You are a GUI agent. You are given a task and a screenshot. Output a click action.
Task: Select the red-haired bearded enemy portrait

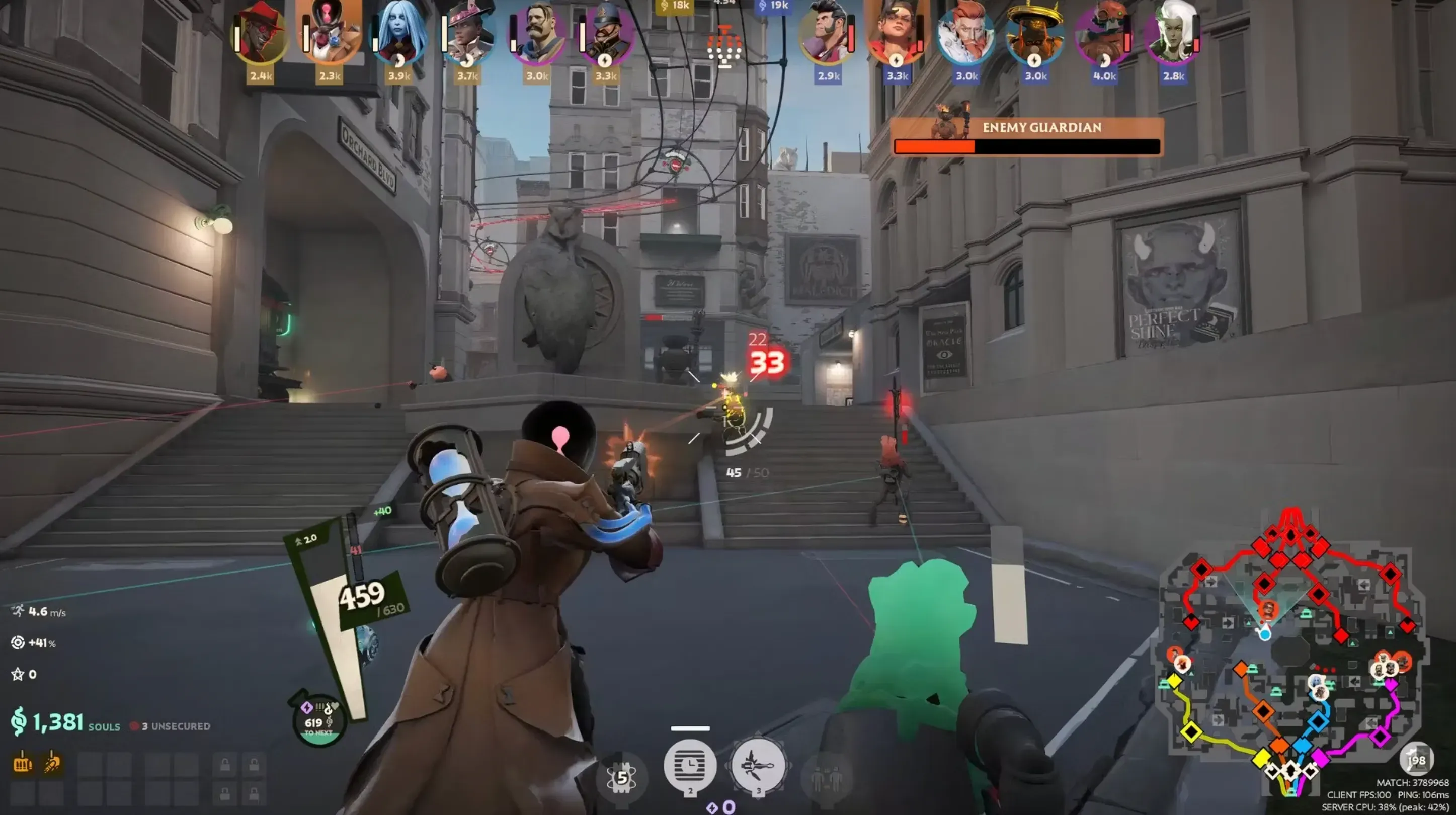tap(966, 34)
